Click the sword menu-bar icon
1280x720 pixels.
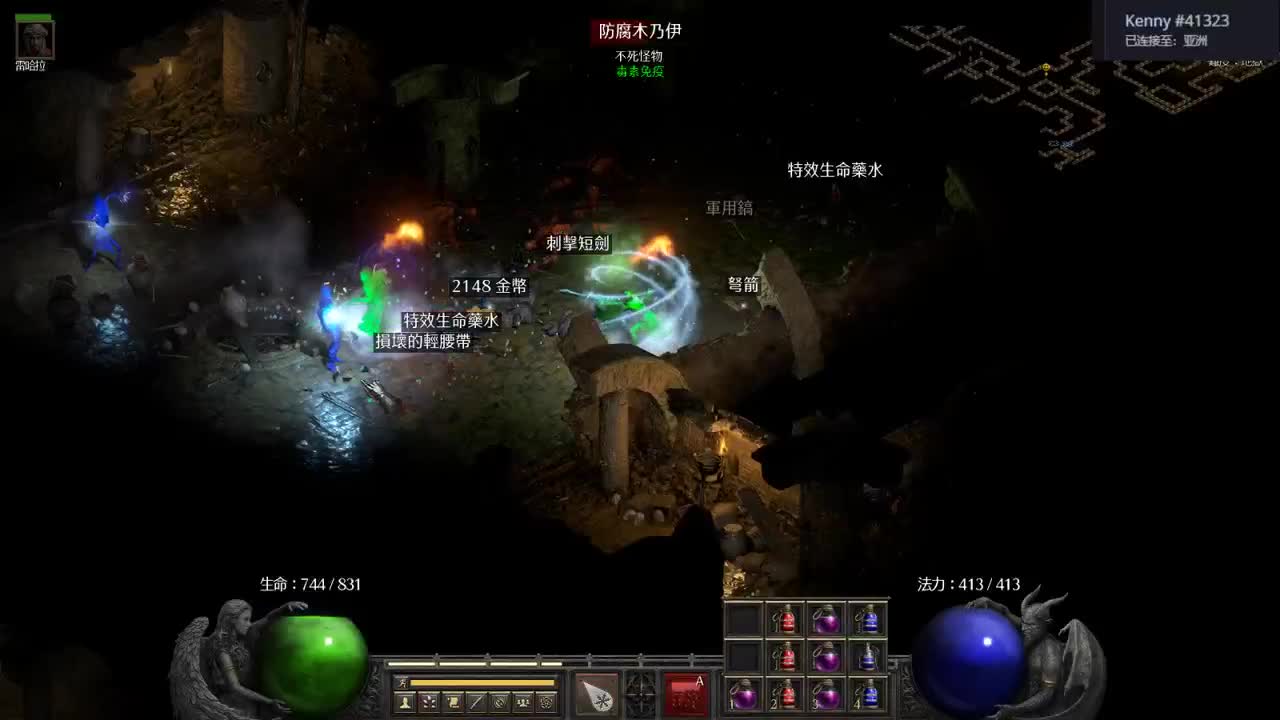point(475,700)
